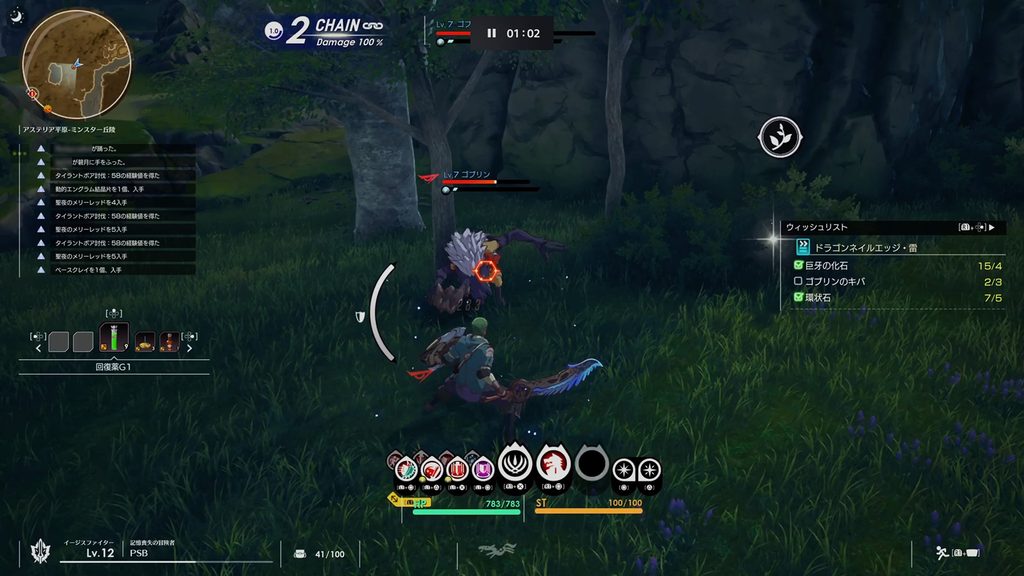
Task: Cycle item bar left with the arrow
Action: click(39, 348)
